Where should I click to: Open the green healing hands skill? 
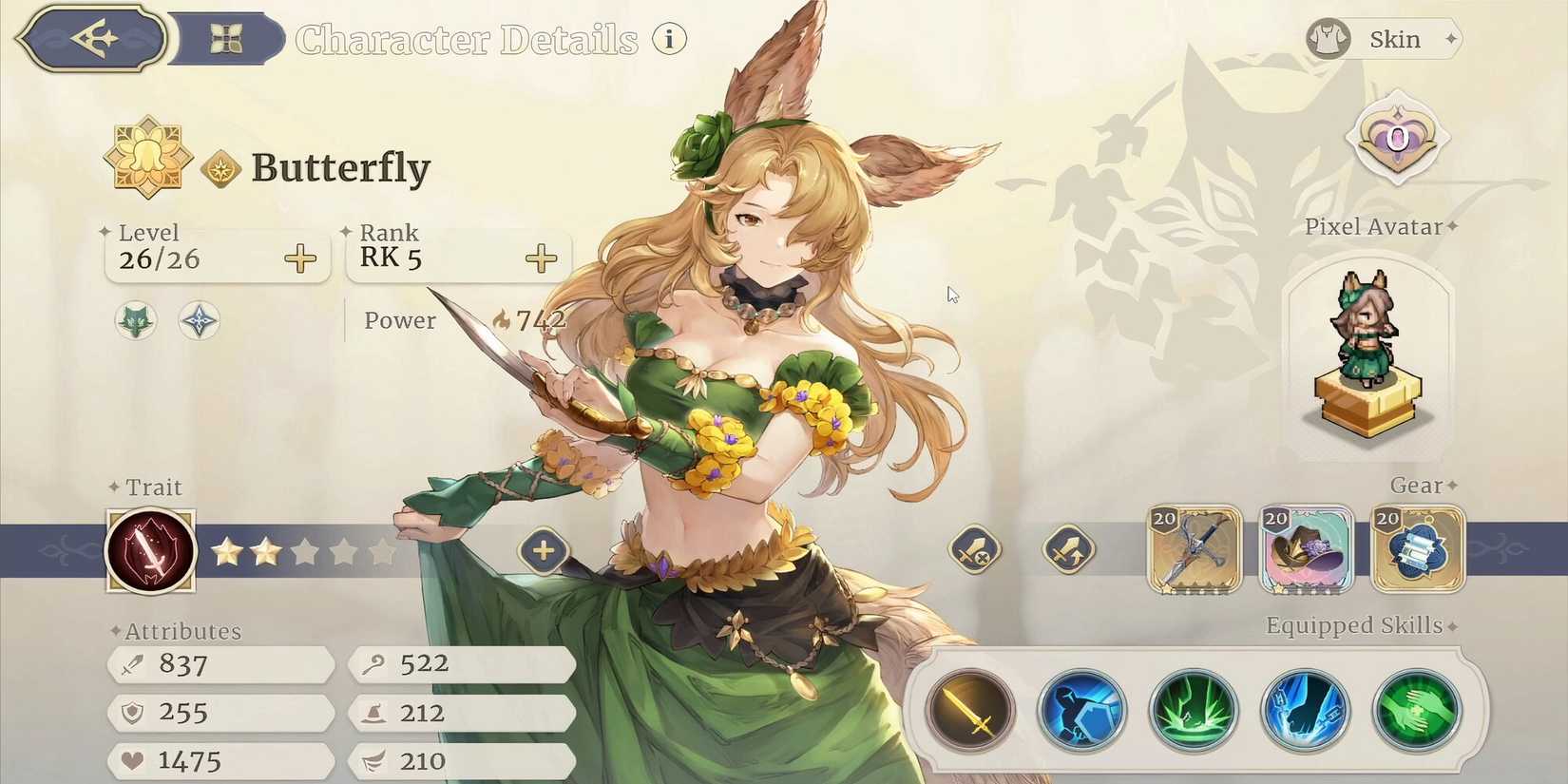coord(1415,708)
